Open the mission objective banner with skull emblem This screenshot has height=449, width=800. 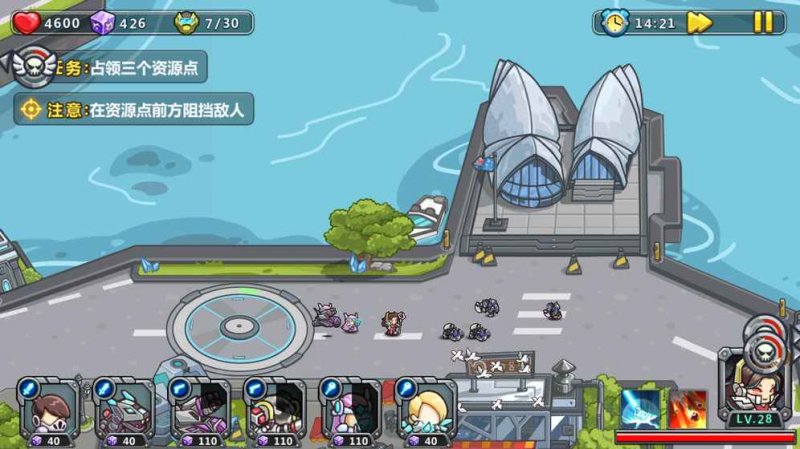[x=110, y=67]
